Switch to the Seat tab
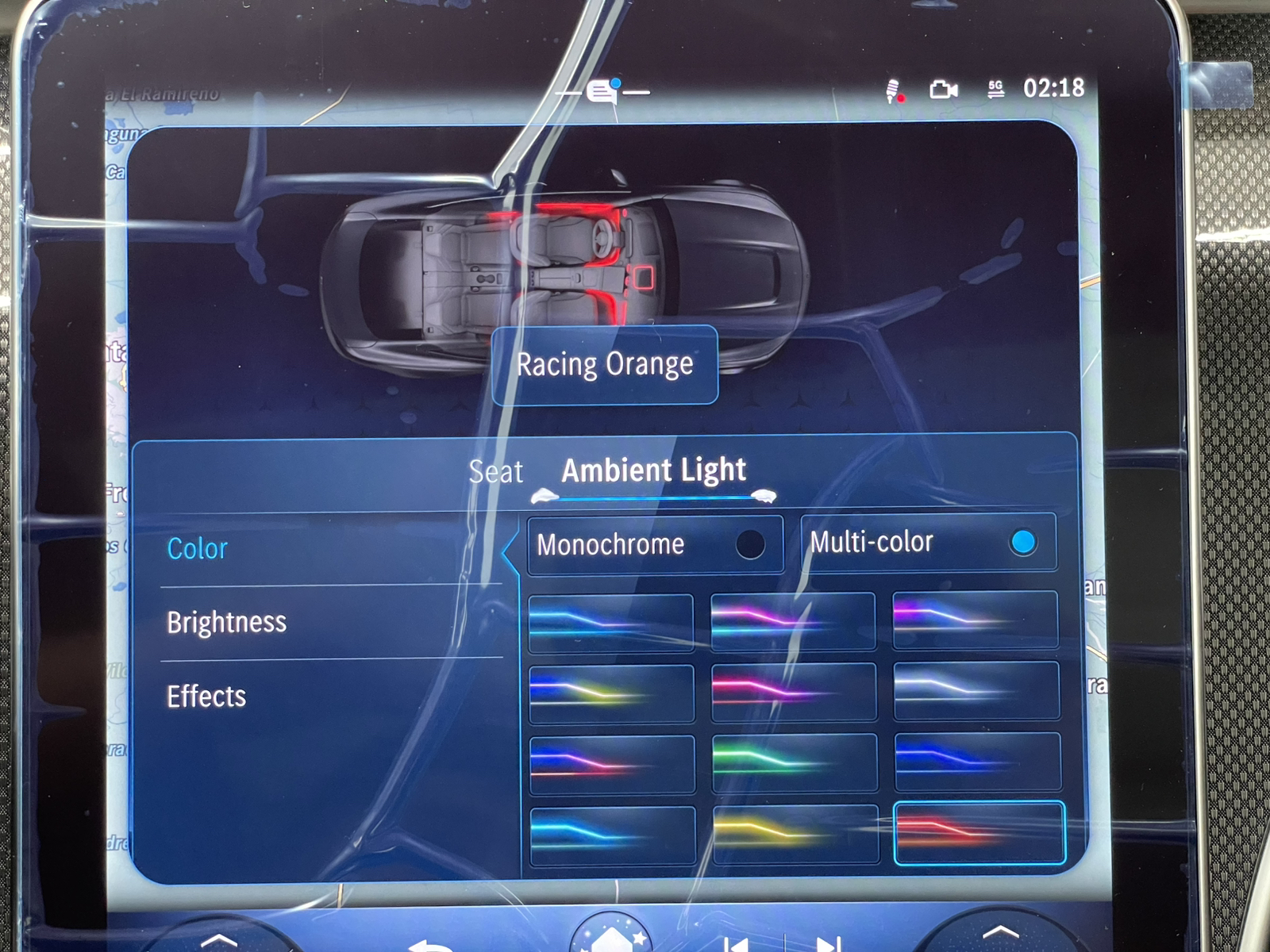1270x952 pixels. coord(495,471)
